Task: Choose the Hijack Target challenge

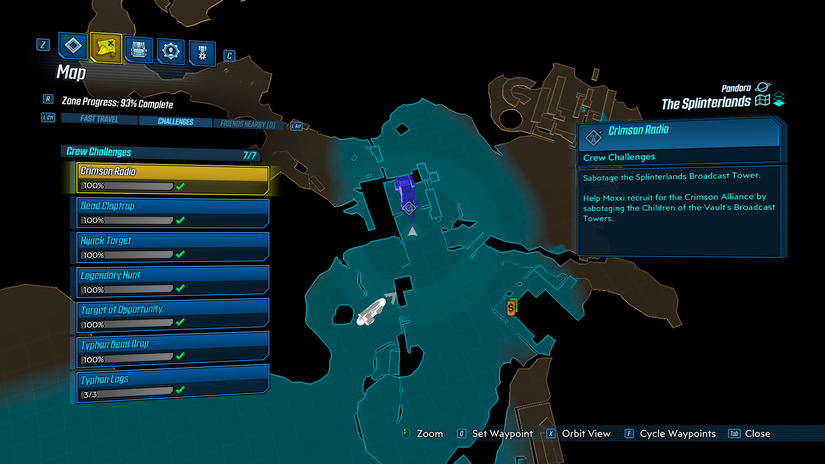Action: point(173,246)
